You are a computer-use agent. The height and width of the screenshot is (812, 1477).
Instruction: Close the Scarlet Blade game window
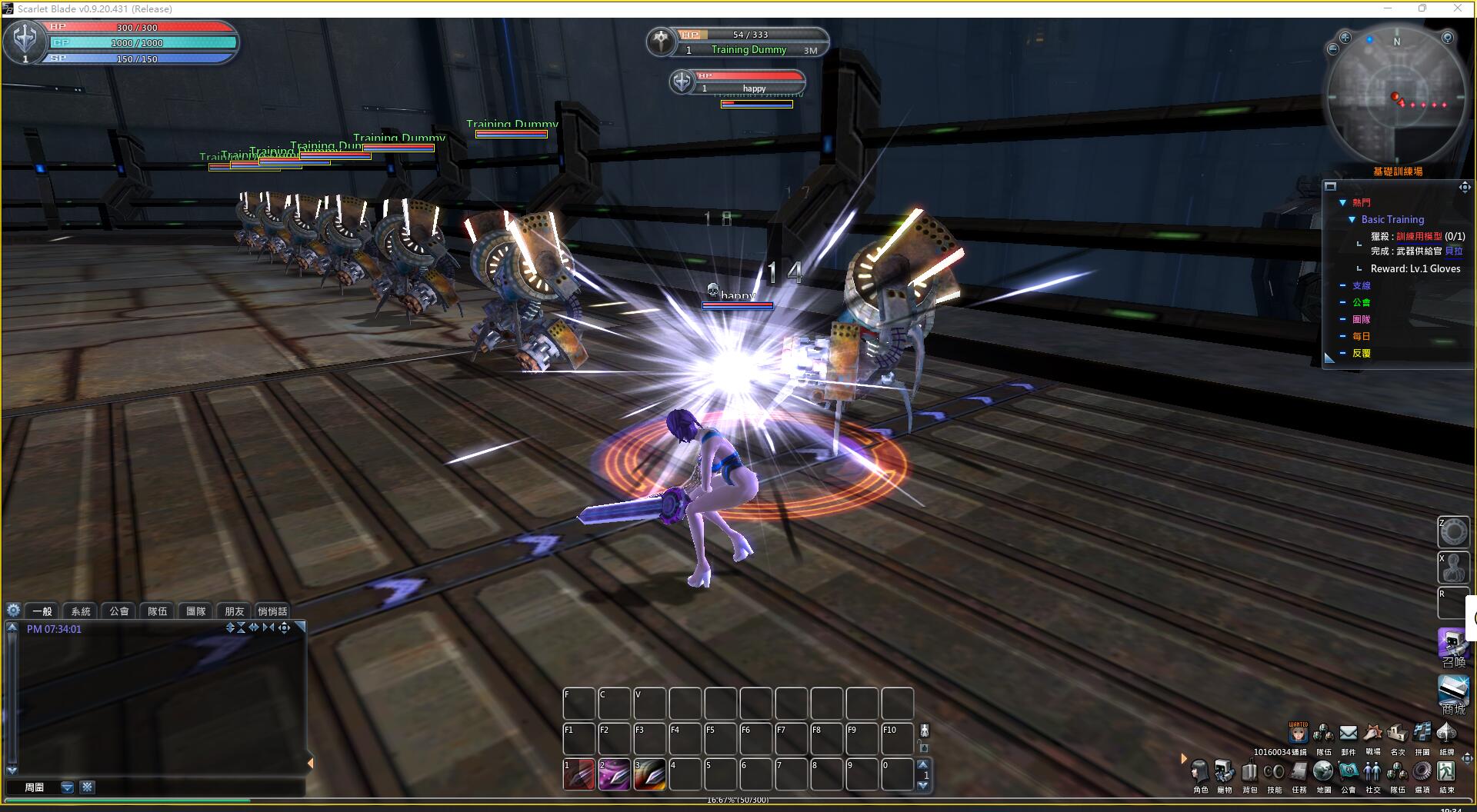(1458, 8)
